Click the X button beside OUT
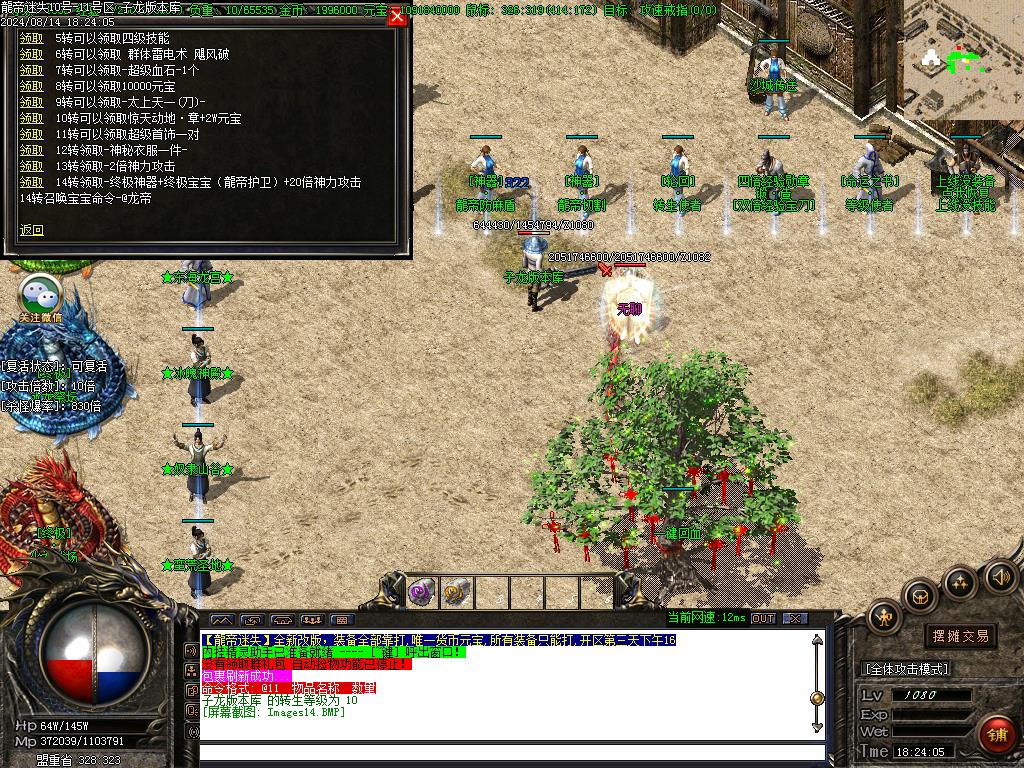 (x=795, y=619)
